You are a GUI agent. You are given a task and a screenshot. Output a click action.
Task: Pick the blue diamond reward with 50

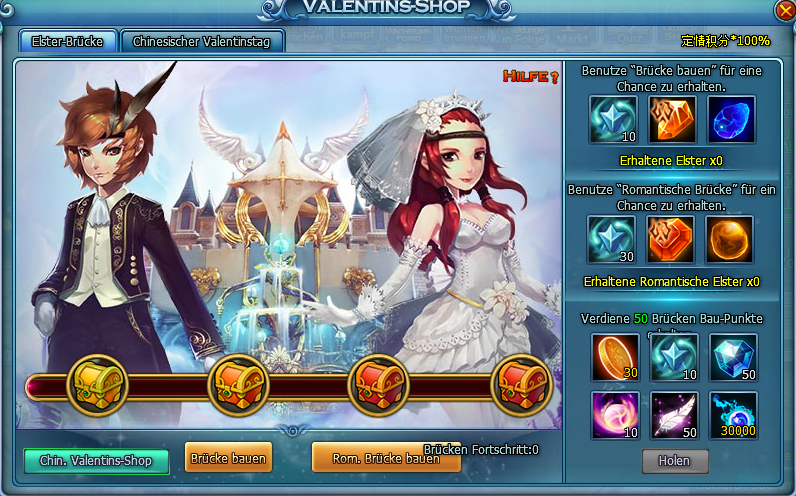click(x=733, y=357)
